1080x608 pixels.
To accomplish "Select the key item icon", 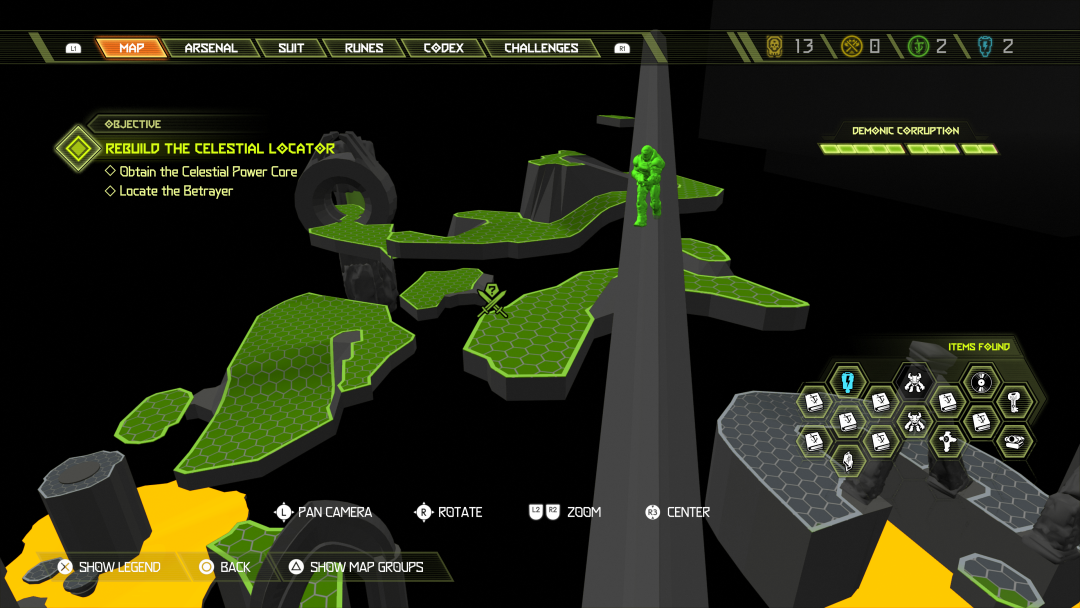I will point(1014,401).
